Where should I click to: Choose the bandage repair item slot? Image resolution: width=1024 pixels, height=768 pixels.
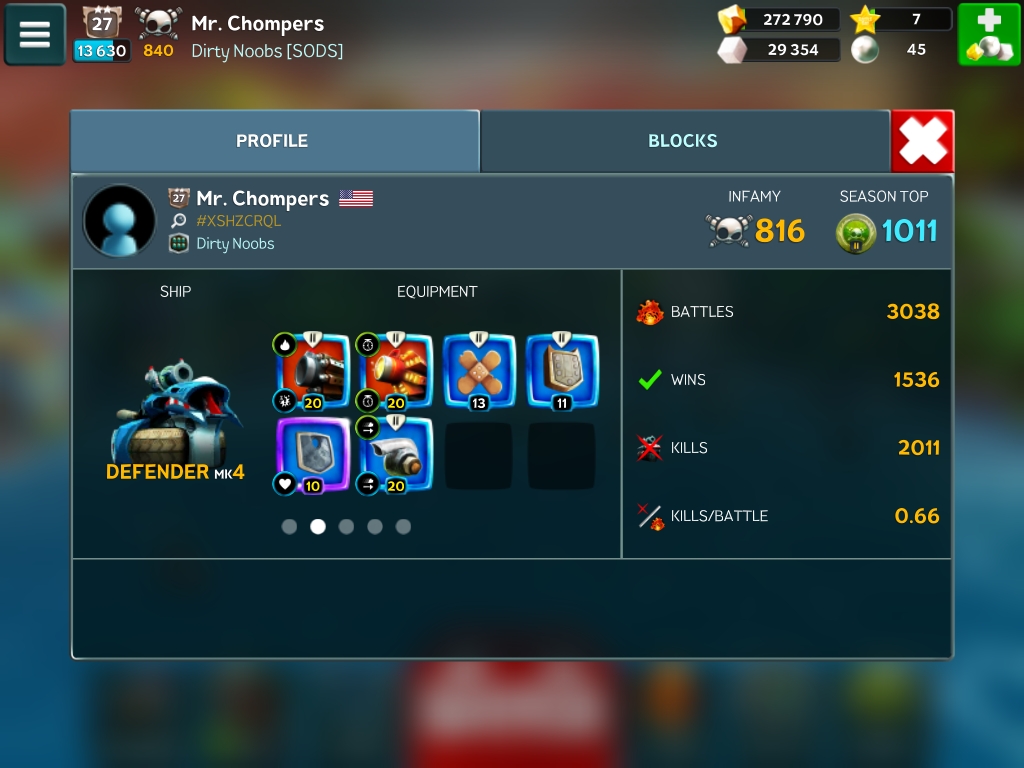(479, 371)
